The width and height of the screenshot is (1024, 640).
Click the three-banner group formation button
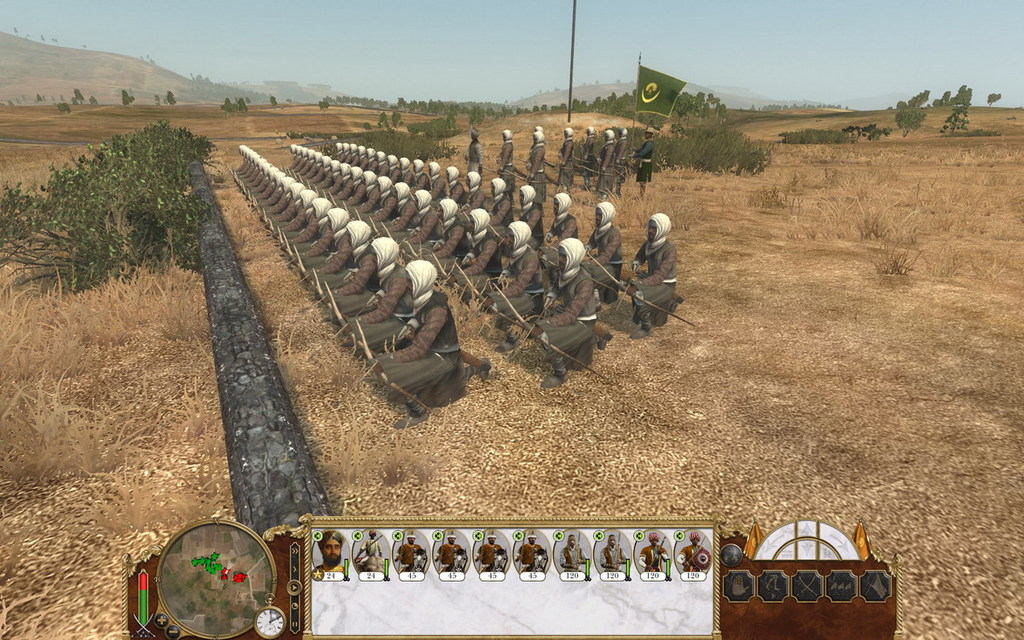point(841,586)
